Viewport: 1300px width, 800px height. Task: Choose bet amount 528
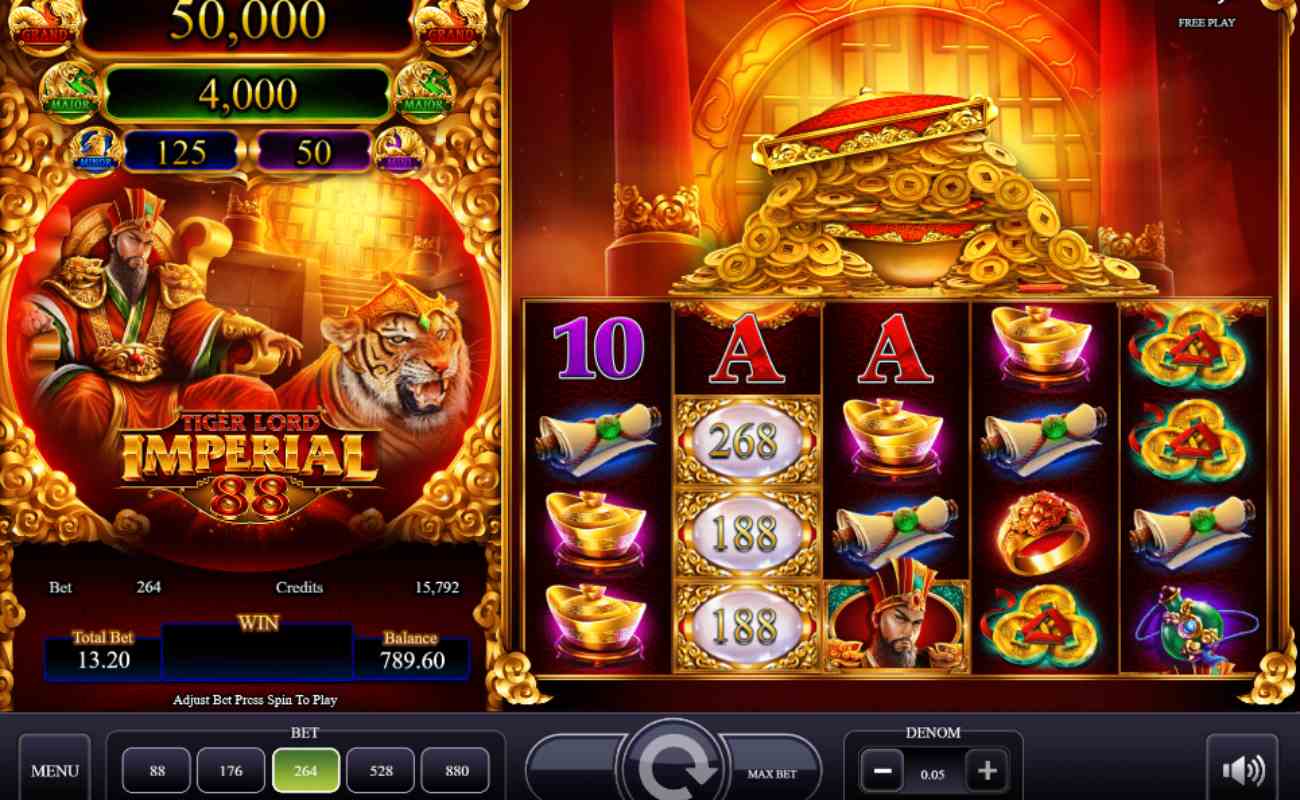coord(381,770)
